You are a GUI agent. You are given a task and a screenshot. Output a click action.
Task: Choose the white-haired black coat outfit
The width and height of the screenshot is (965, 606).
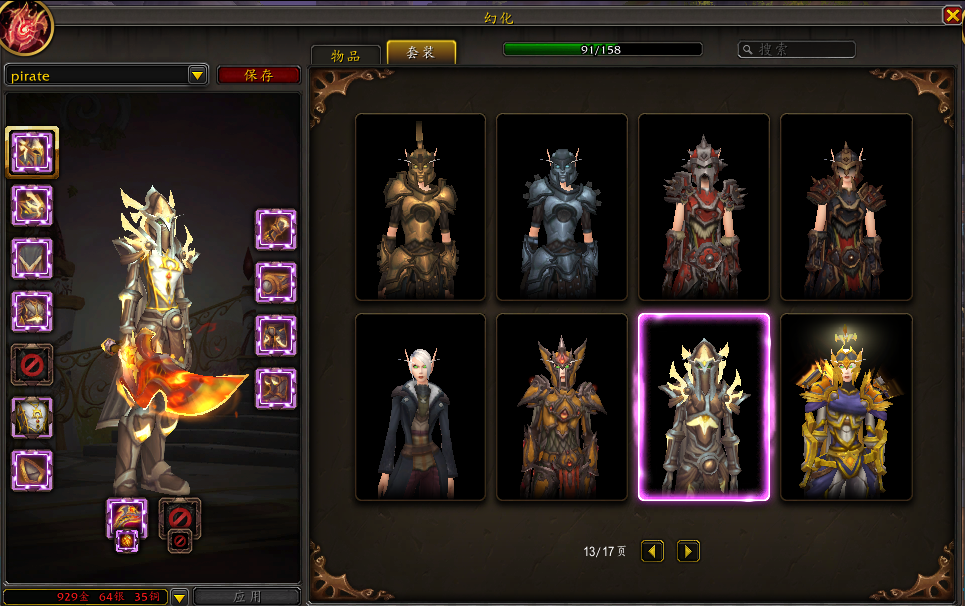pyautogui.click(x=420, y=407)
